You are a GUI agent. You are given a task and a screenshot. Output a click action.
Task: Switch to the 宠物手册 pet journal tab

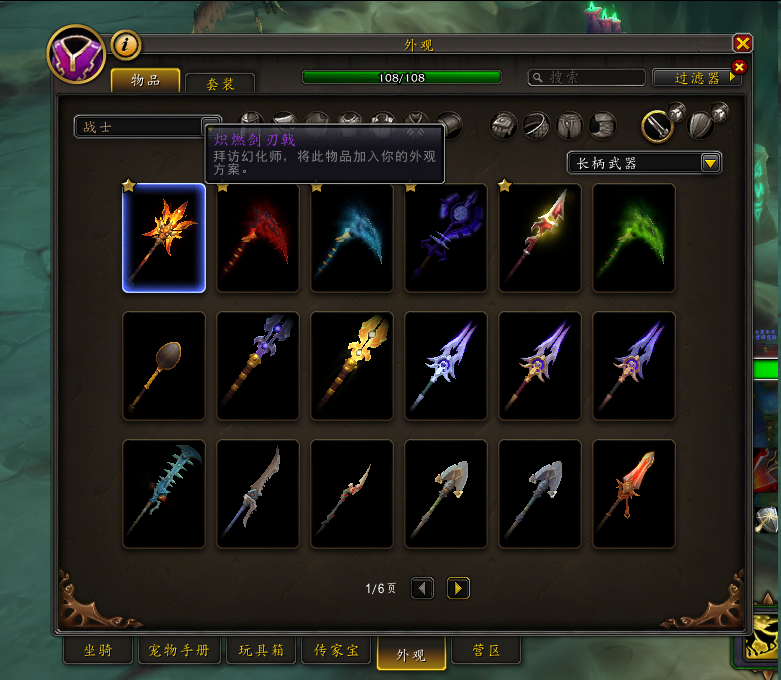click(180, 651)
